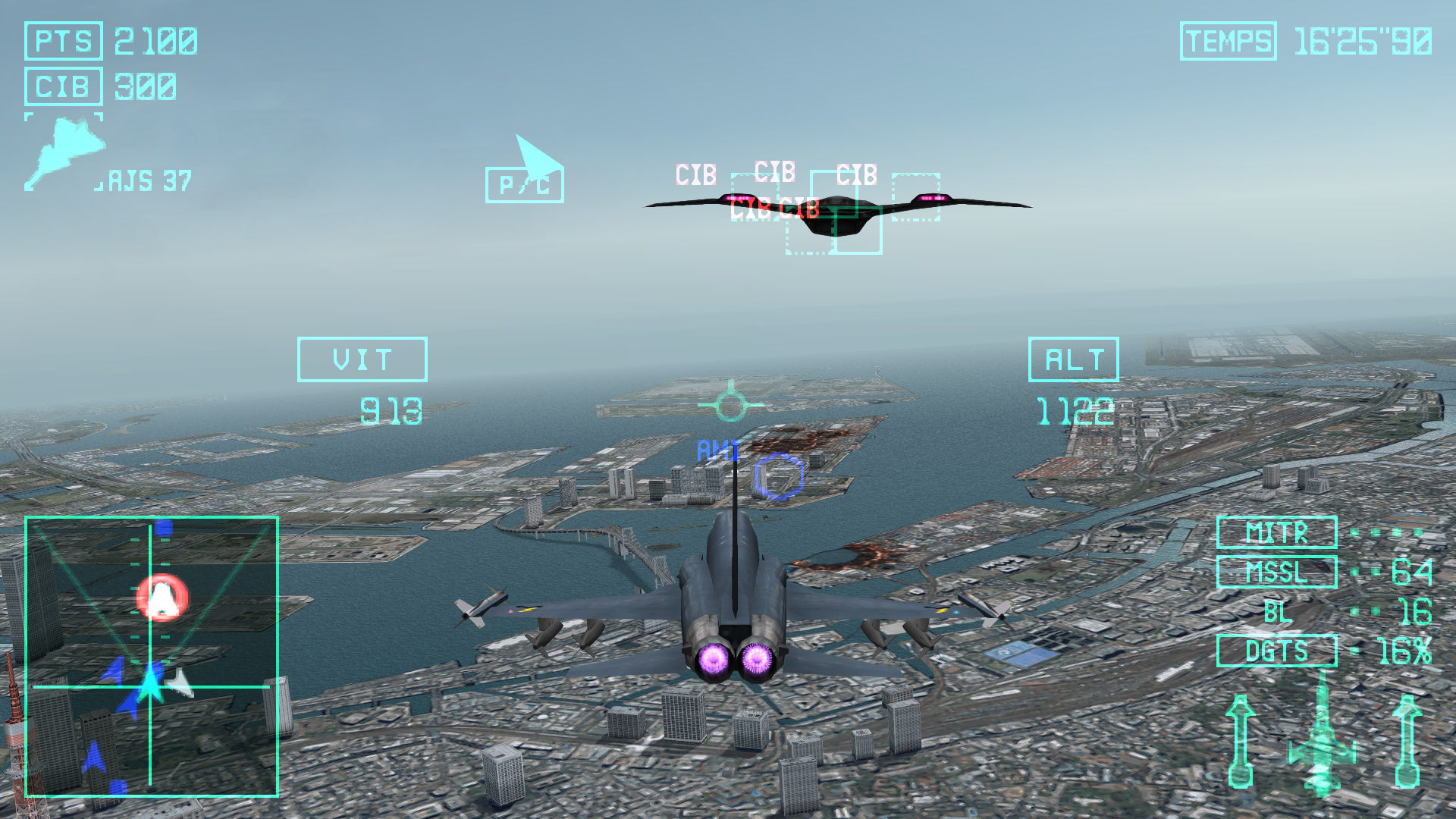This screenshot has height=819, width=1456.
Task: Click the ALT altitude label box
Action: [x=1073, y=359]
